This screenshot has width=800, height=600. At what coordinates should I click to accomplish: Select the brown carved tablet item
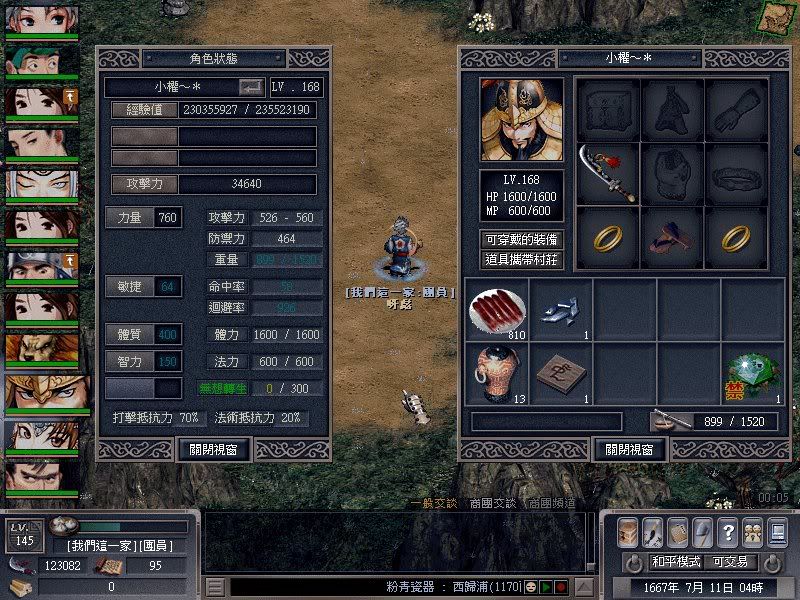(561, 372)
